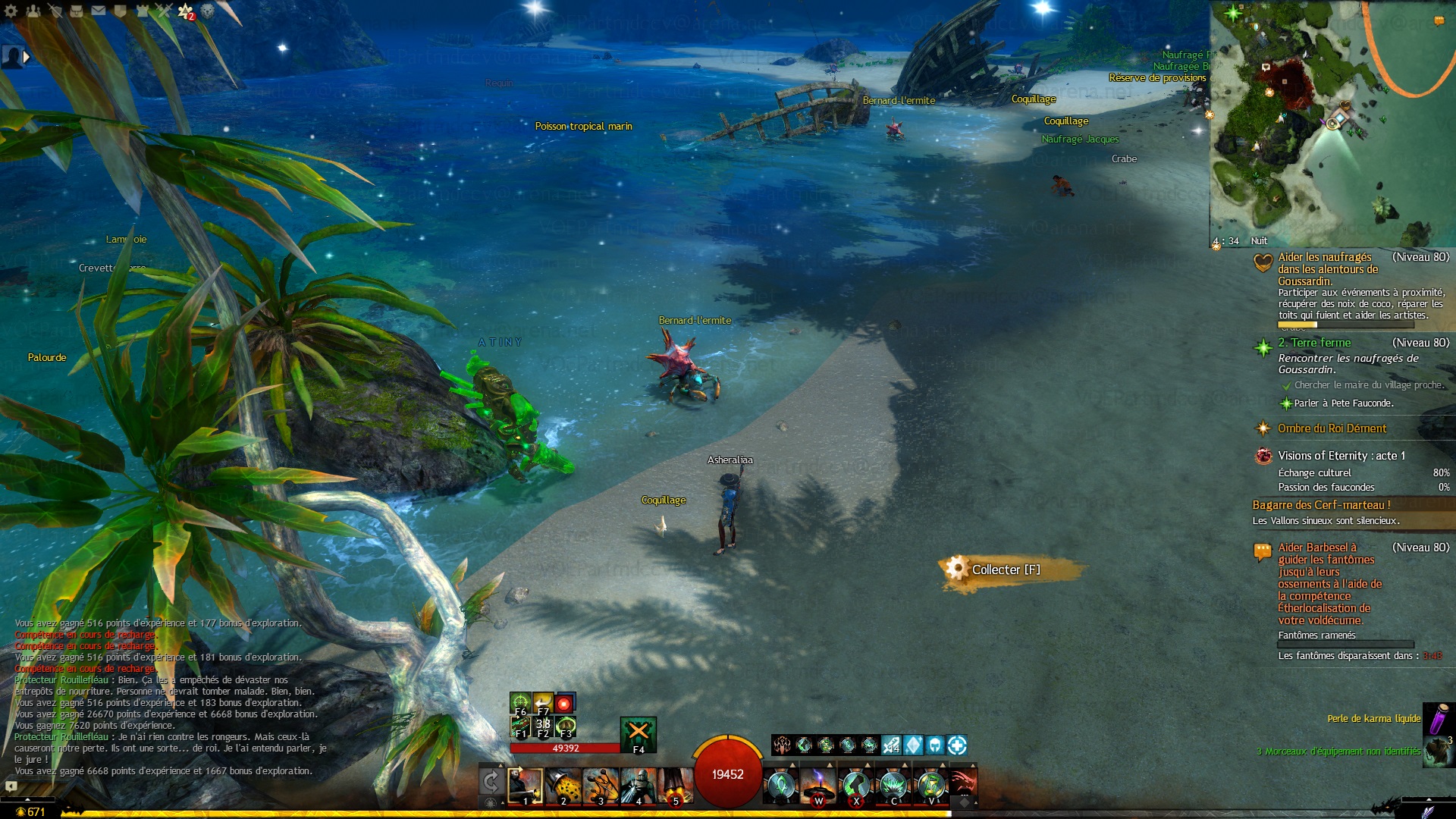Open the World vs World castle icon
Image resolution: width=1456 pixels, height=819 pixels.
click(142, 11)
